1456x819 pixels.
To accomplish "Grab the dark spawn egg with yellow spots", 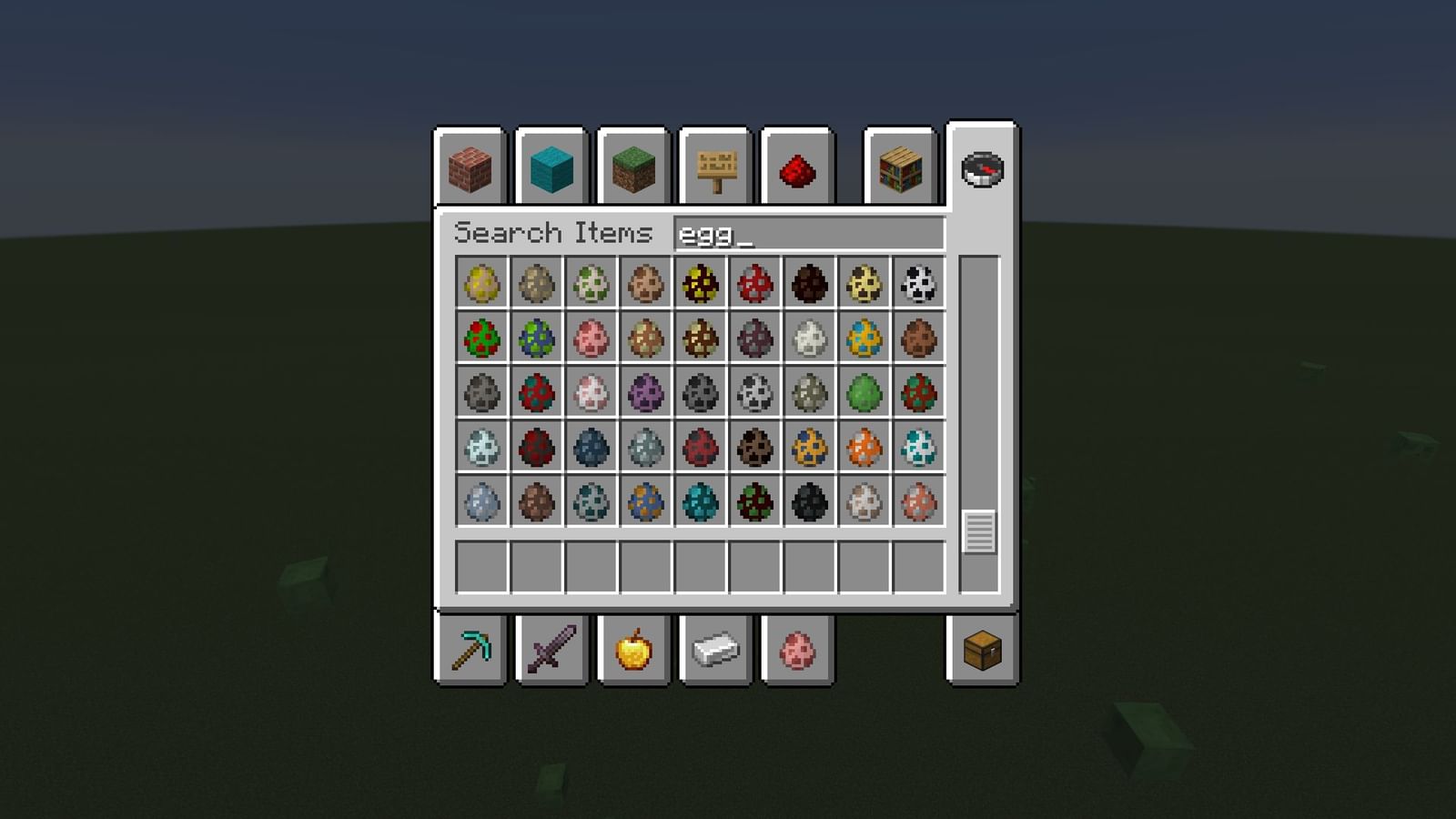I will [x=701, y=284].
